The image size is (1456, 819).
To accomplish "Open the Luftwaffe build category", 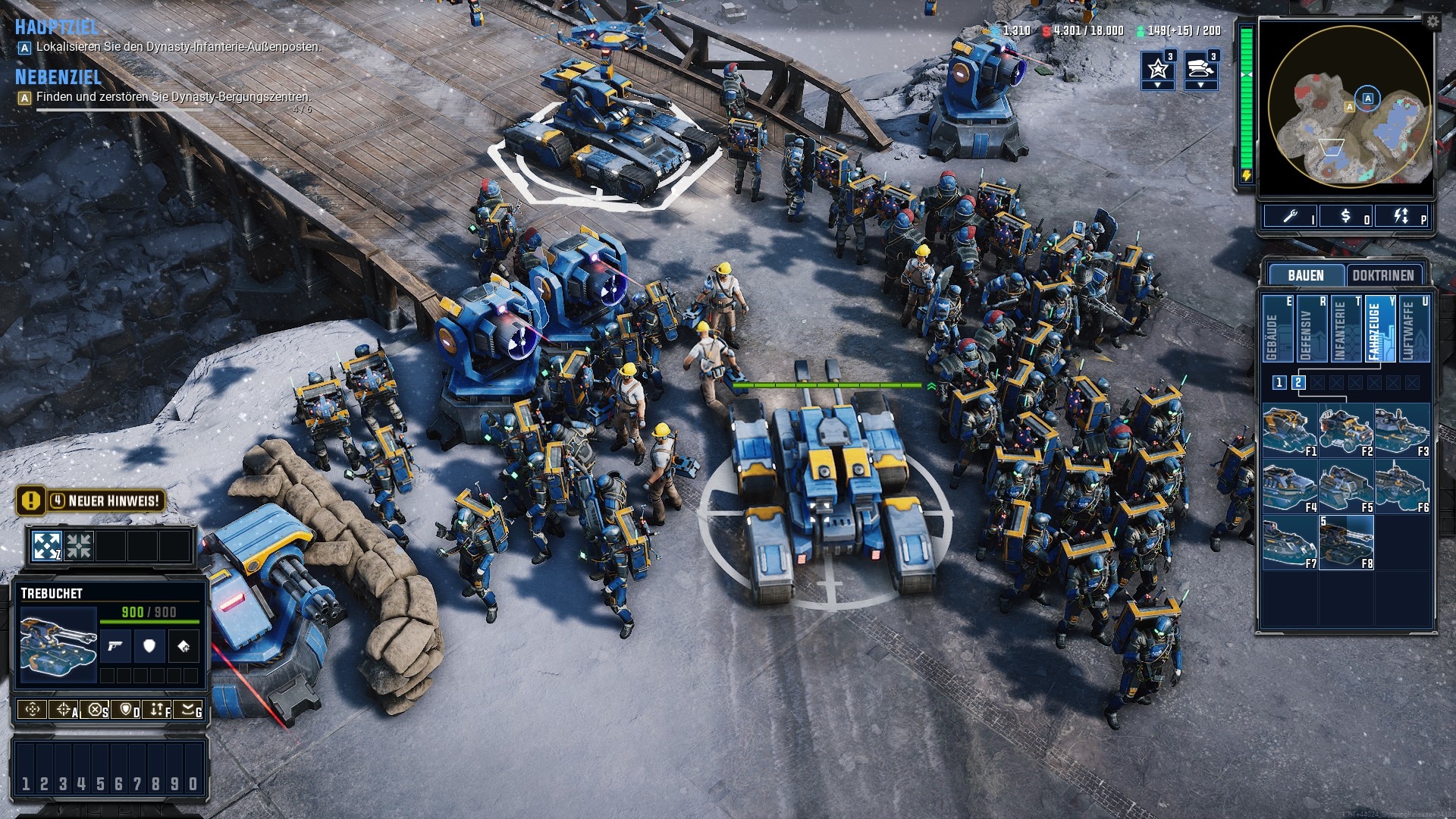I will pos(1413,328).
